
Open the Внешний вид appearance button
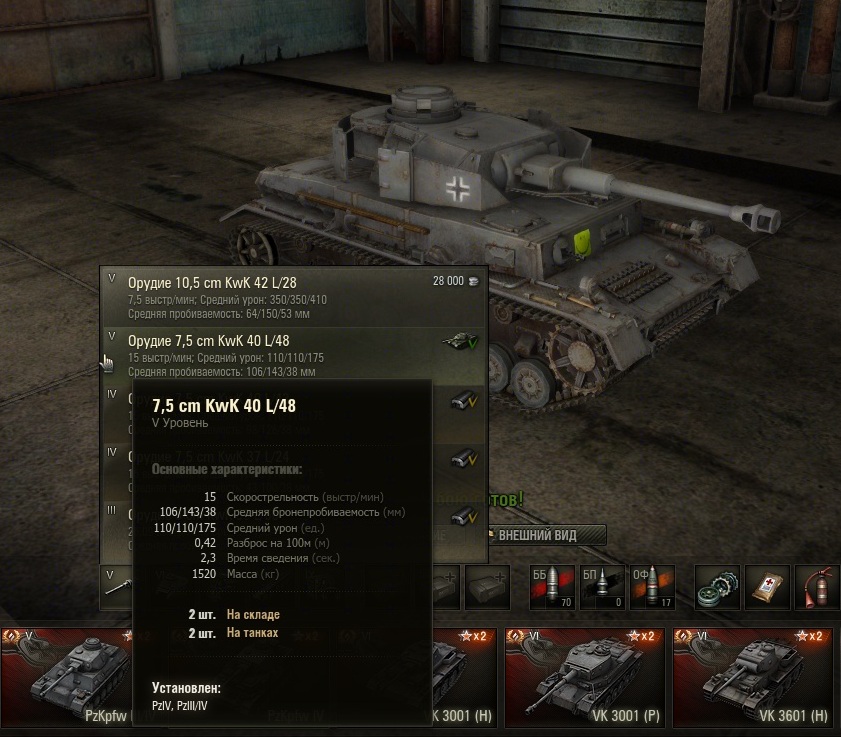545,535
